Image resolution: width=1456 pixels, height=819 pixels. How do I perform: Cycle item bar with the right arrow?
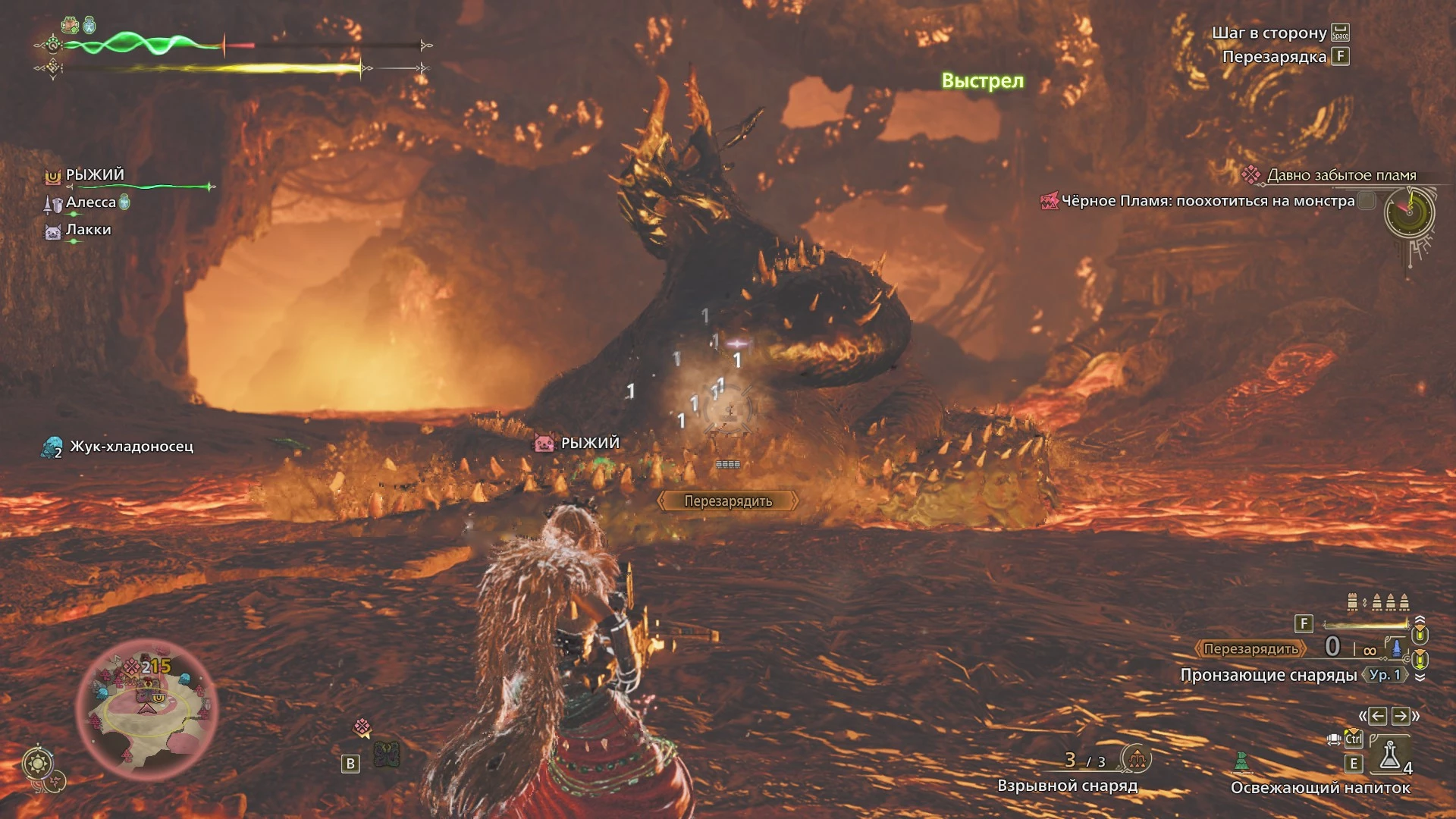(1401, 716)
